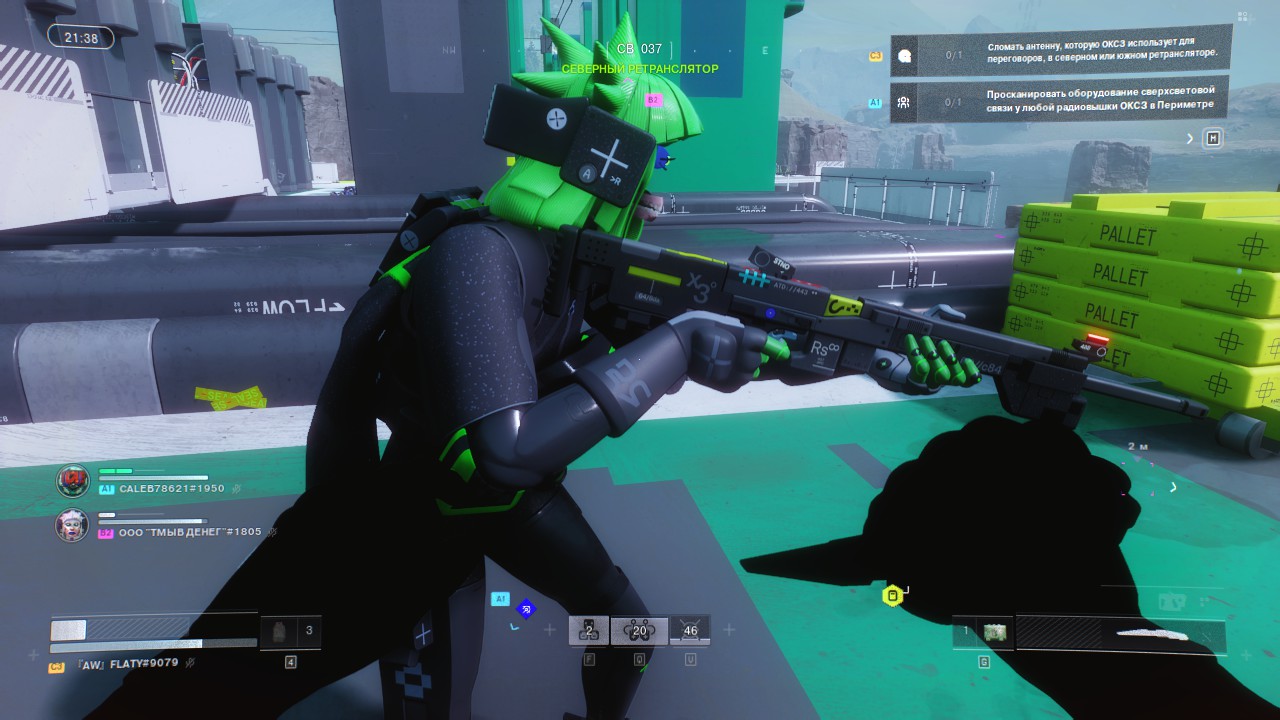Viewport: 1280px width, 720px height.
Task: Activate the ability slot showing 2
Action: coord(589,630)
